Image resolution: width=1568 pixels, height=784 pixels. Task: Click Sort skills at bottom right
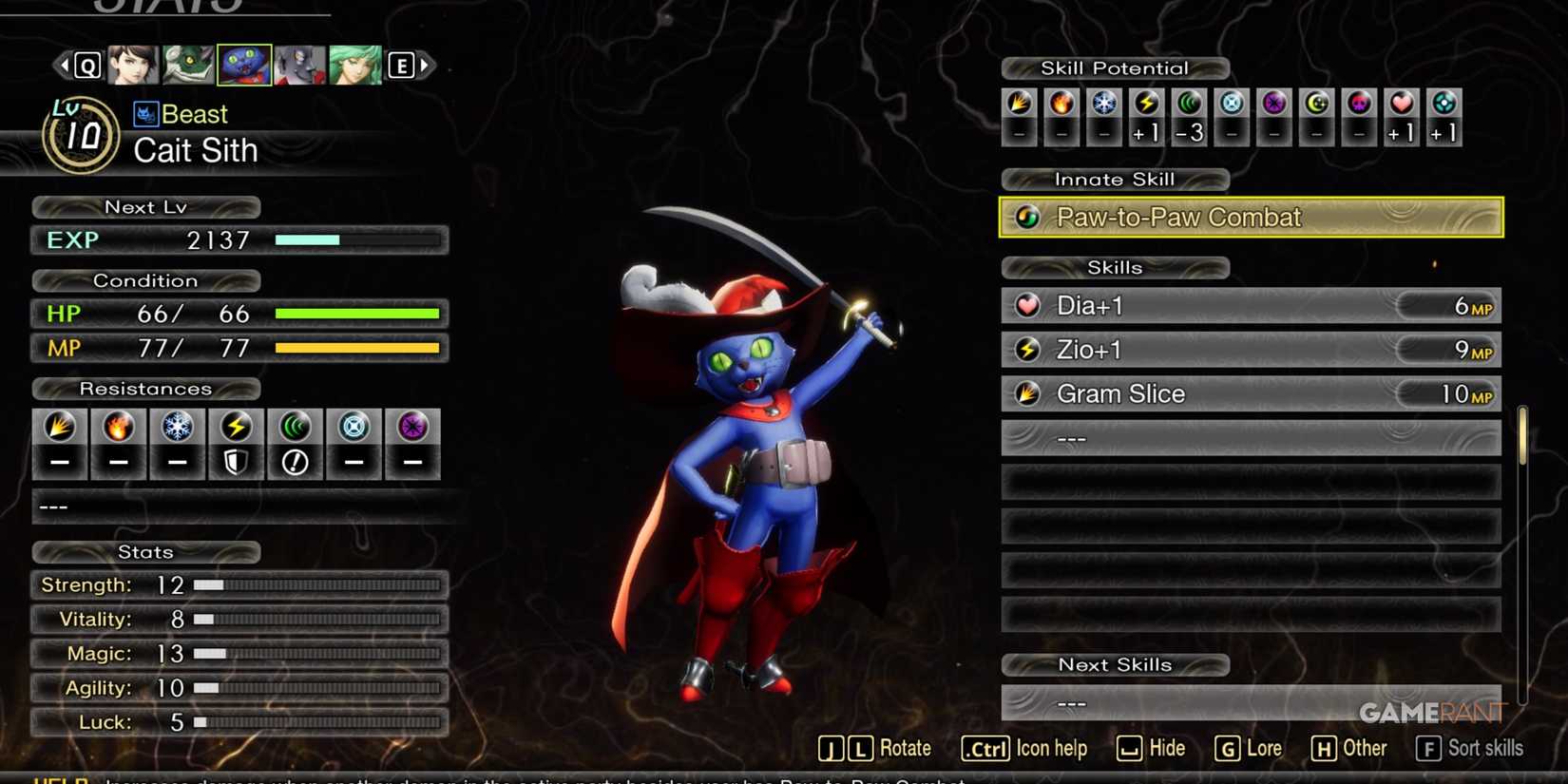(1469, 748)
